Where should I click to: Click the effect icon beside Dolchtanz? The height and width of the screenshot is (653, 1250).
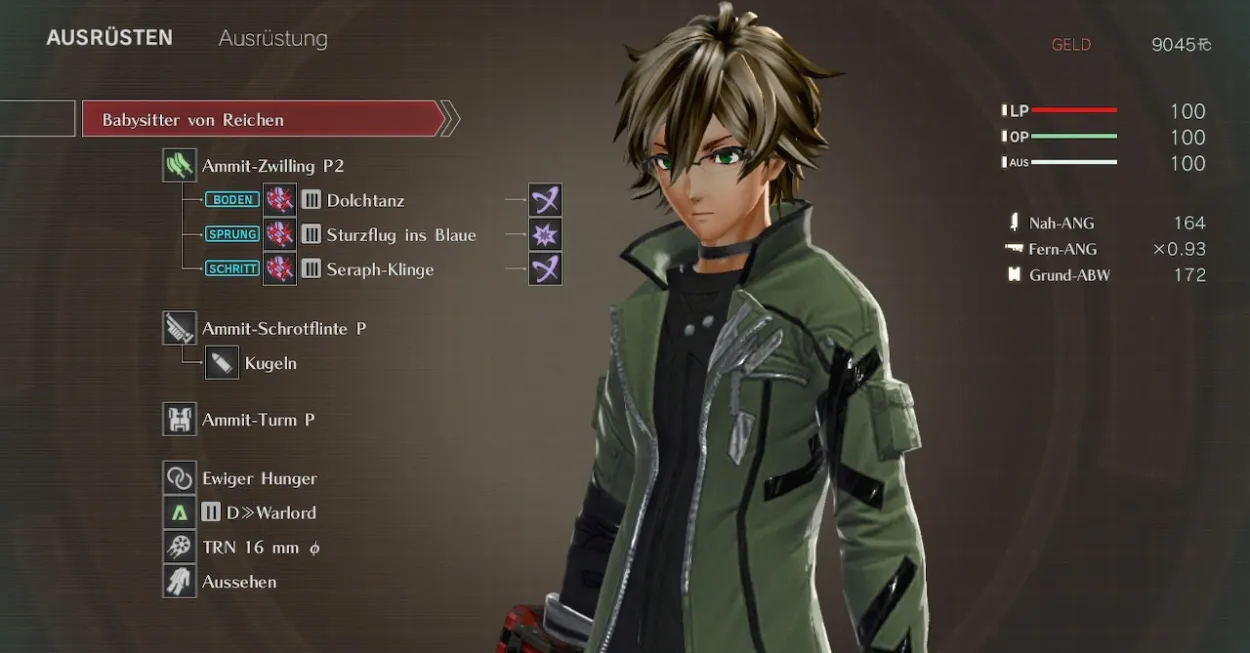pos(545,200)
